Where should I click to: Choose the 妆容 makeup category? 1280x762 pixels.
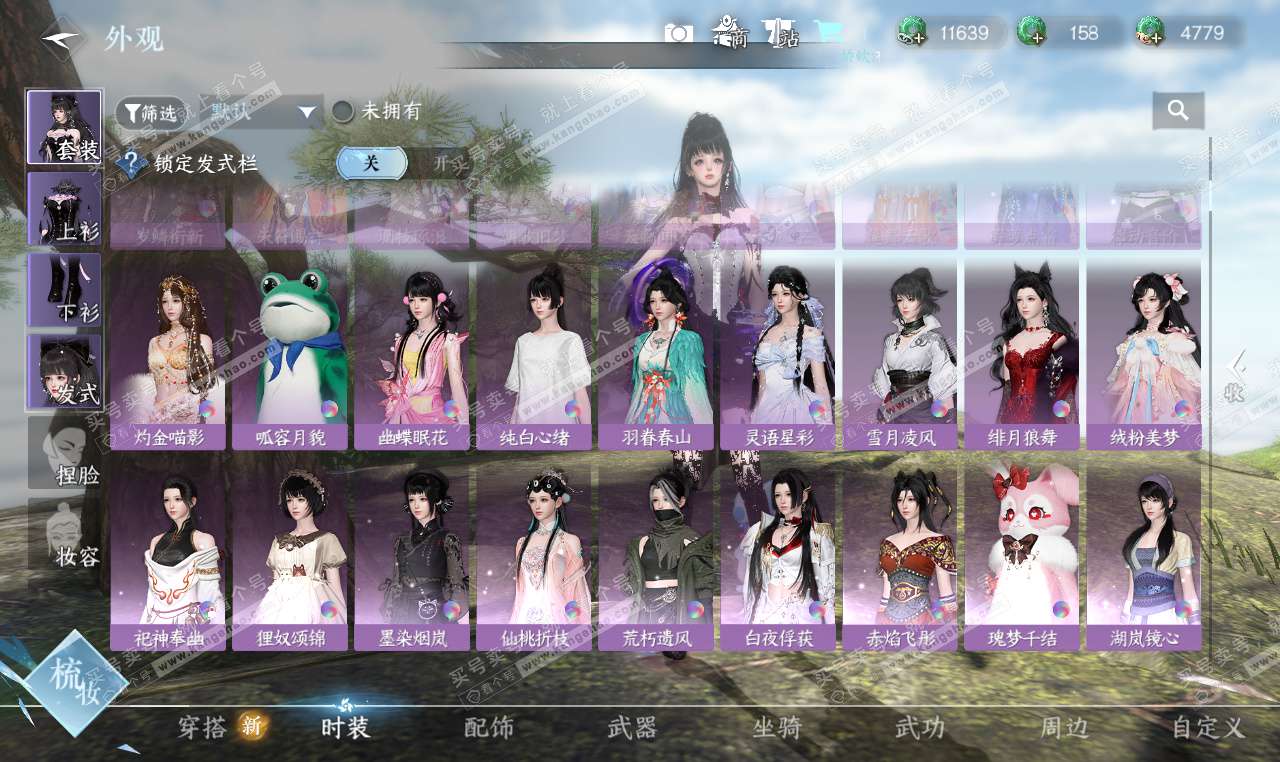64,534
